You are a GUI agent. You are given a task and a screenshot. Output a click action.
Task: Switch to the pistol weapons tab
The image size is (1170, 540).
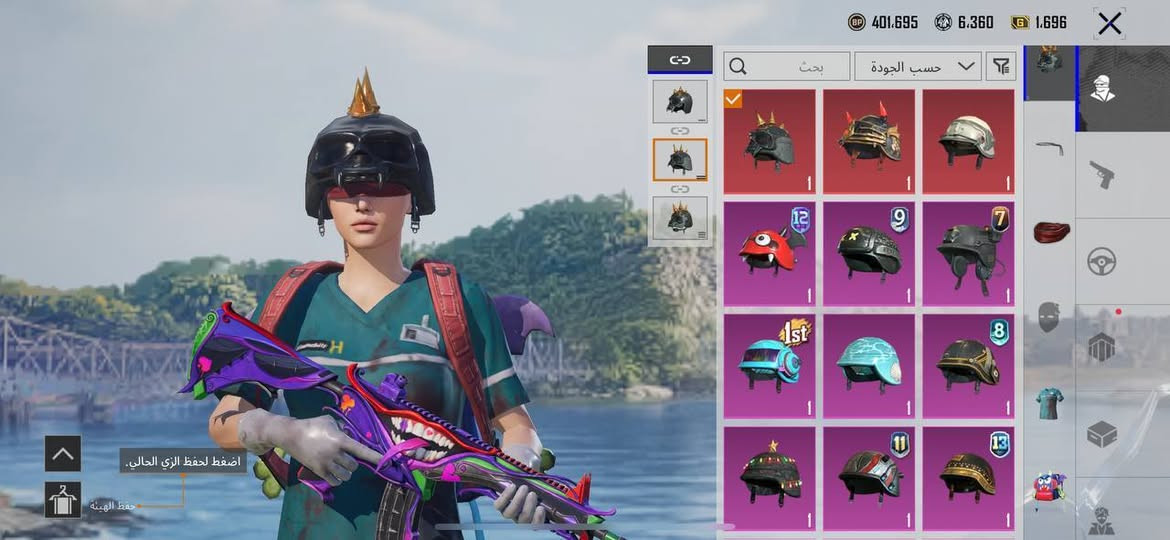1102,173
